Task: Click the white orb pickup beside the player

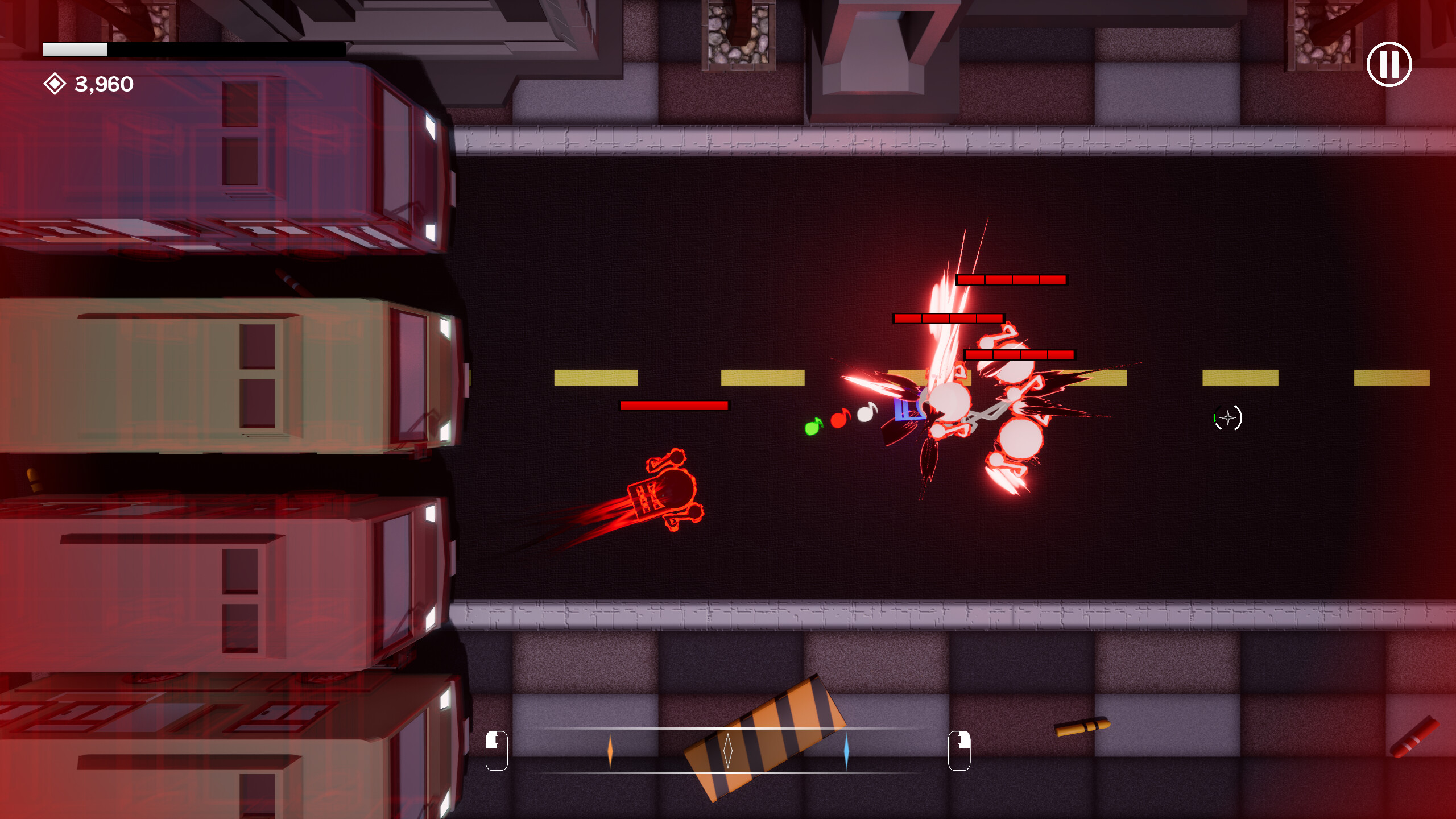Action: click(865, 415)
